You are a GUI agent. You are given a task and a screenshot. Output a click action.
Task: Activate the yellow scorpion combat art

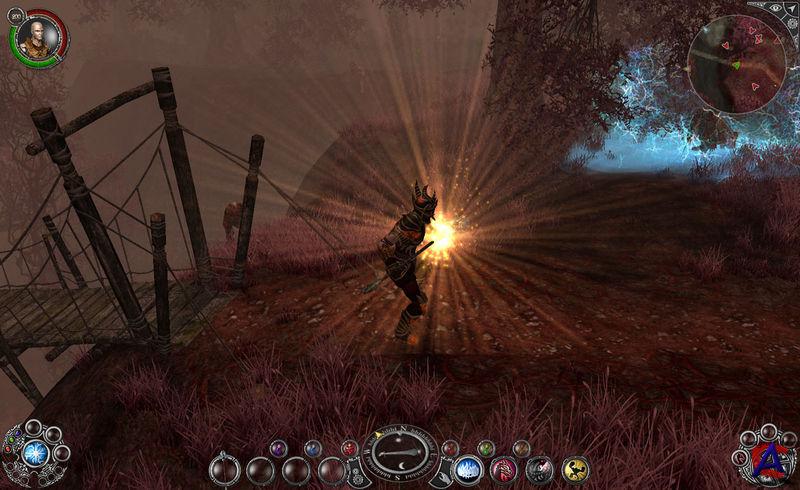point(575,468)
